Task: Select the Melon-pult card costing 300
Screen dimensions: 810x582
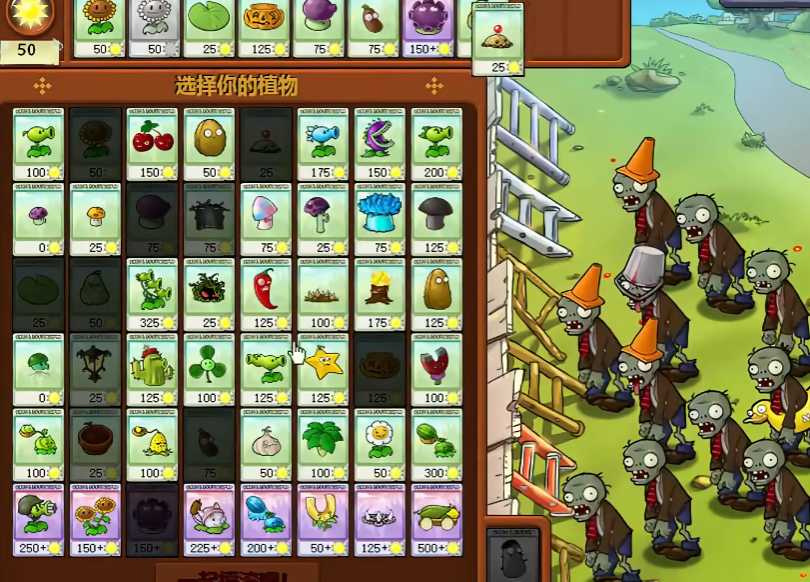Action: (x=437, y=444)
